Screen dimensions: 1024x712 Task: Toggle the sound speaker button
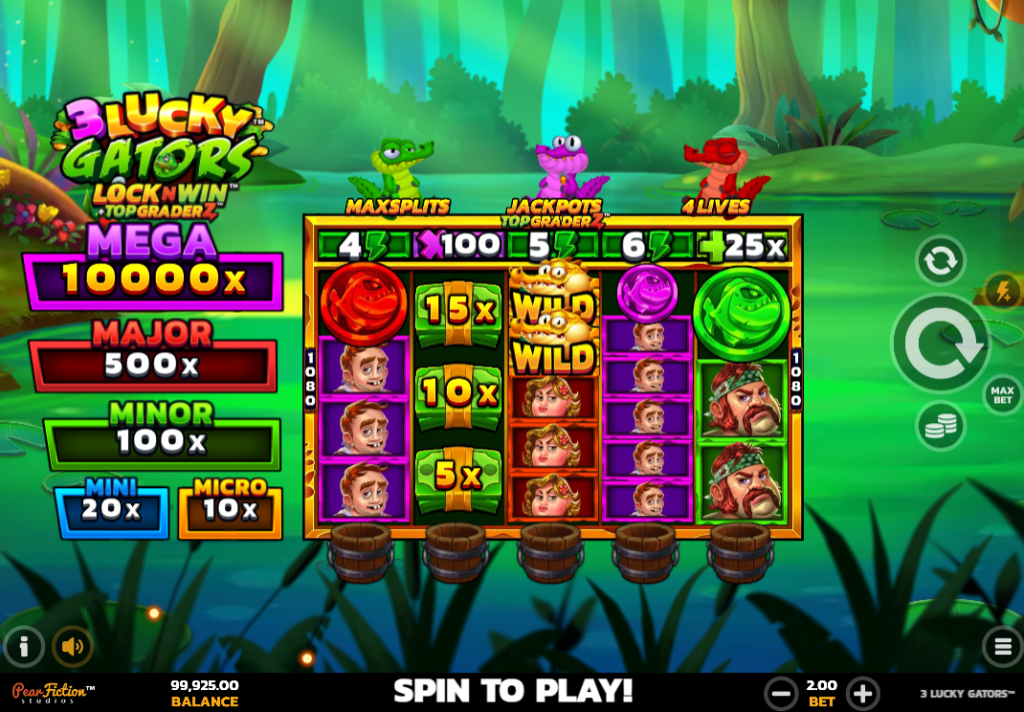[72, 646]
